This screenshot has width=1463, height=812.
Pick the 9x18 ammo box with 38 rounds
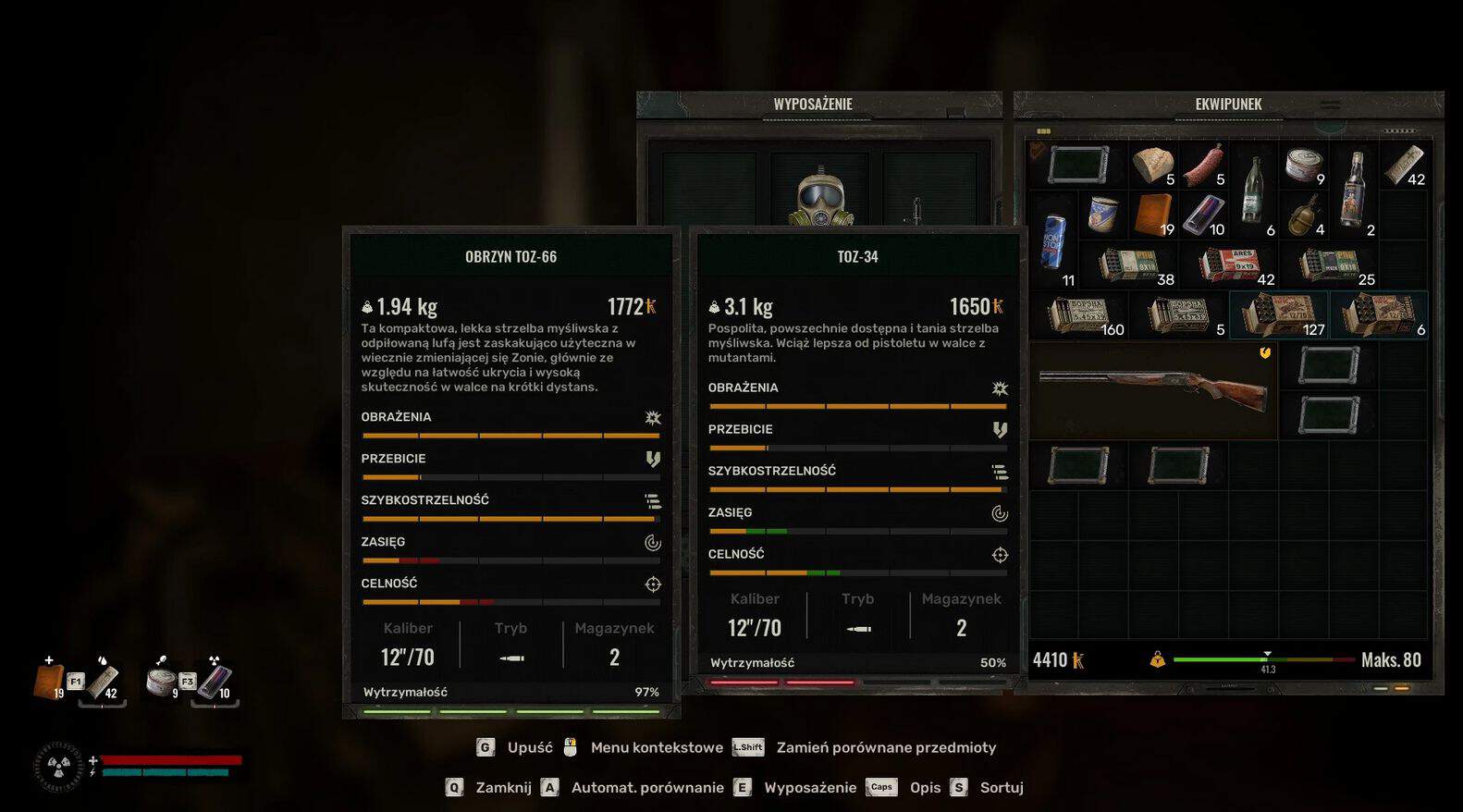[1128, 265]
